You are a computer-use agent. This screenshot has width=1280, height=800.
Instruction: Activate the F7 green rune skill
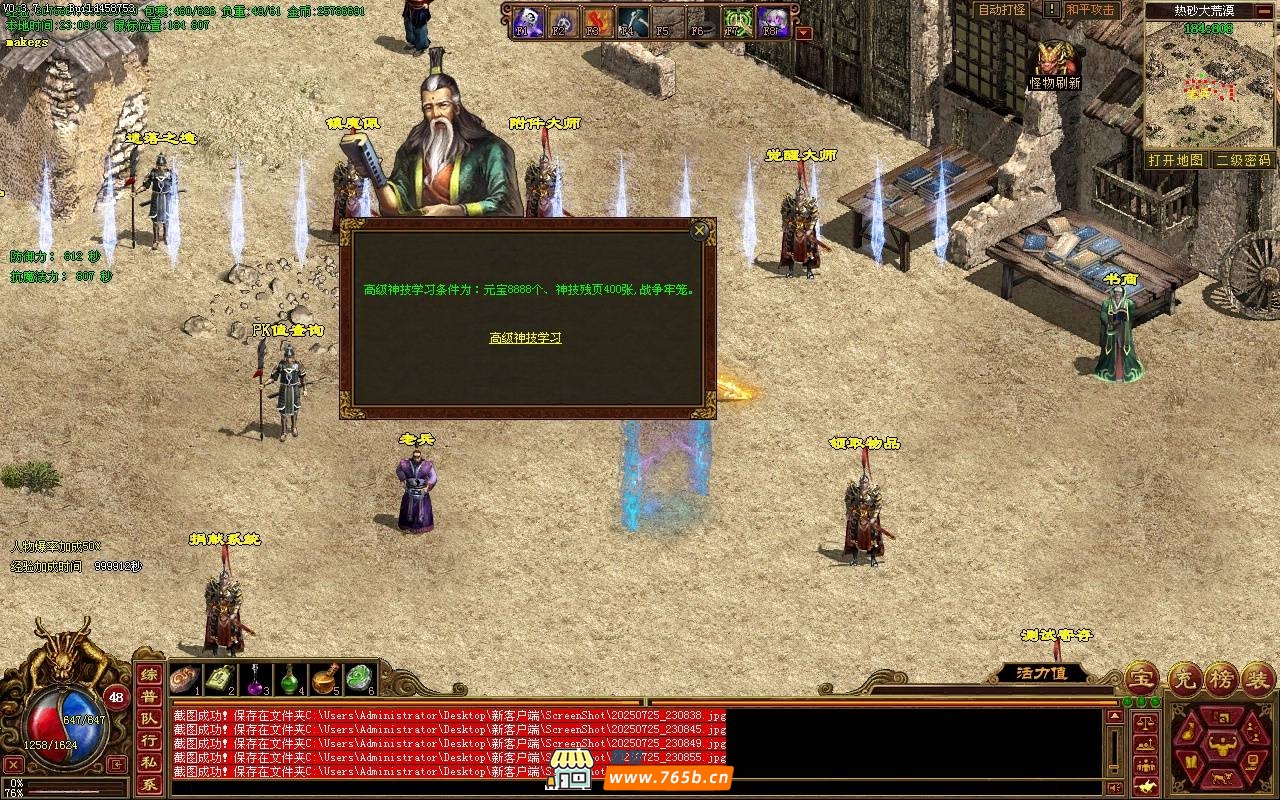(x=738, y=21)
